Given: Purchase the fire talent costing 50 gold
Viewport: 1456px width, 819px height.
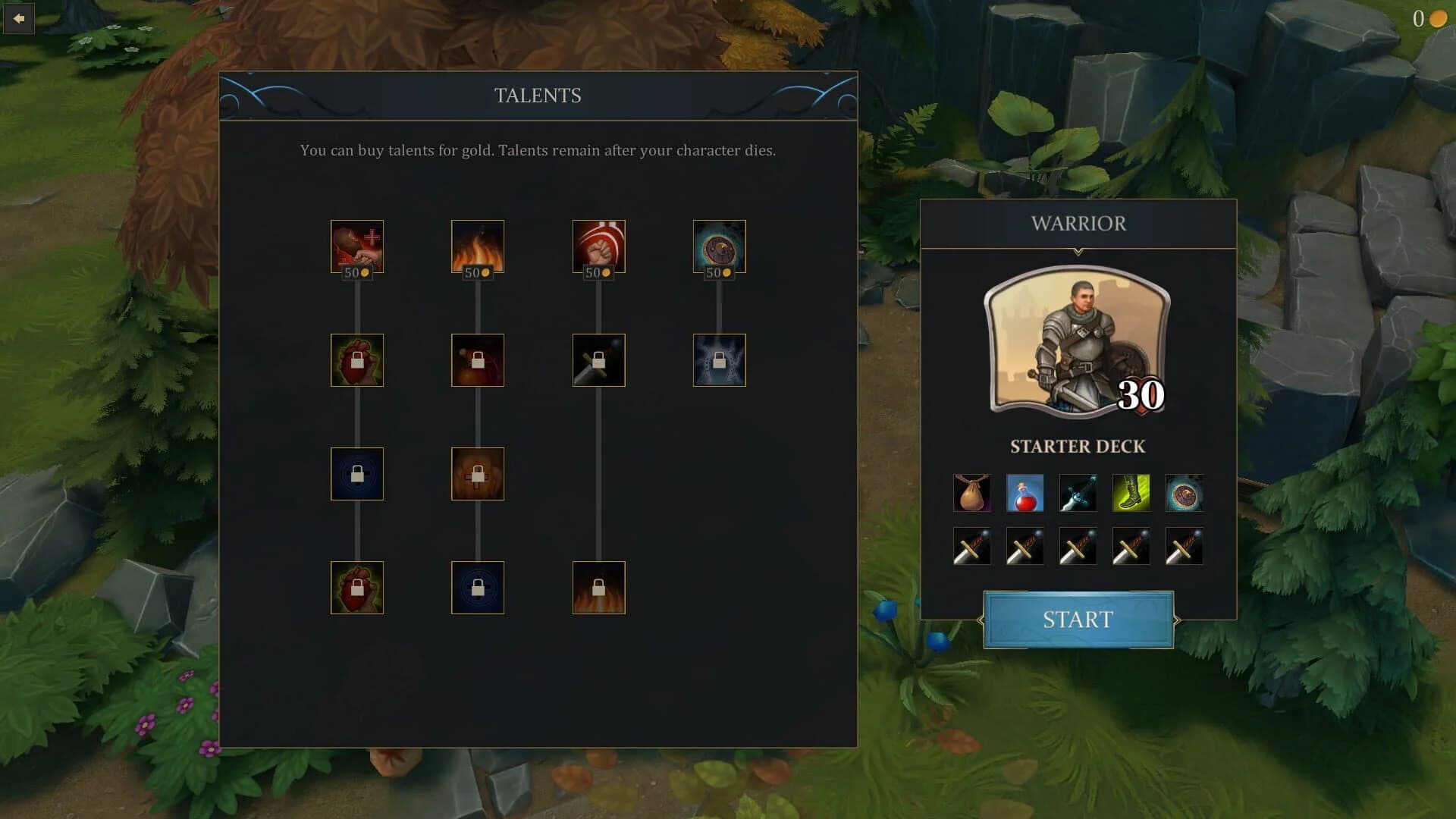Looking at the screenshot, I should click(478, 246).
